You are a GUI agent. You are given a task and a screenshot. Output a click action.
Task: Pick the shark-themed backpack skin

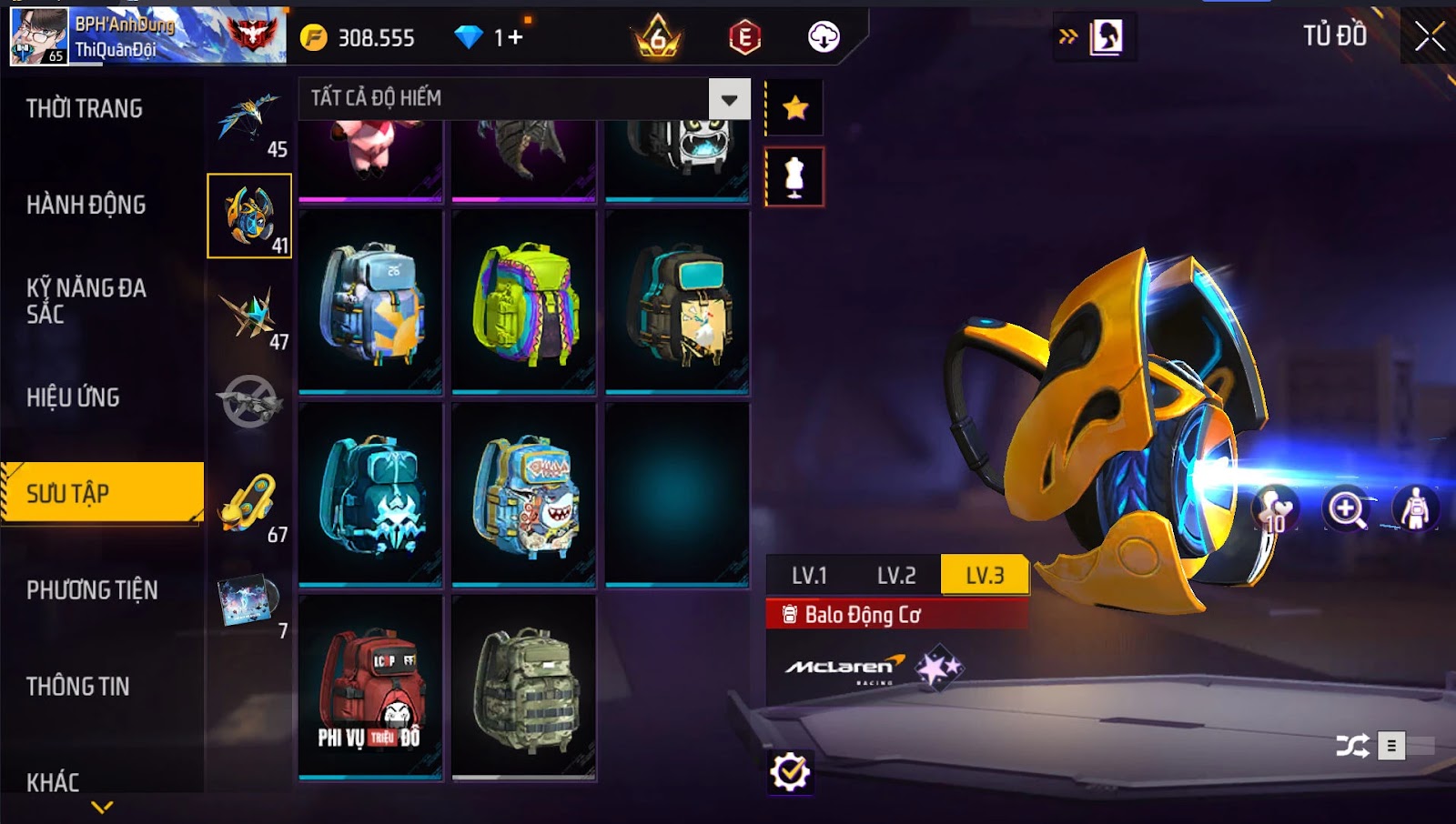524,495
